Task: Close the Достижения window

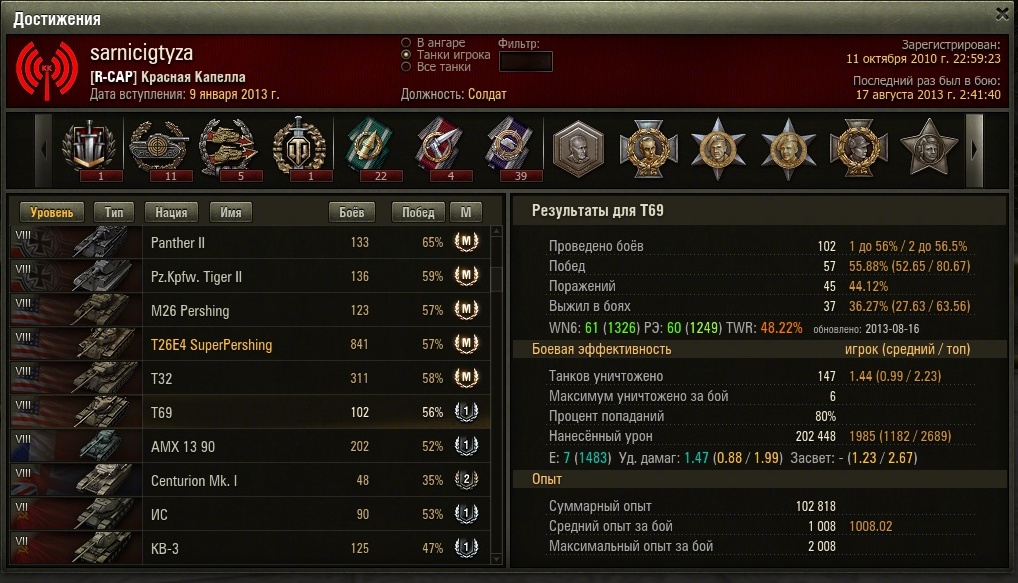Action: point(1003,13)
